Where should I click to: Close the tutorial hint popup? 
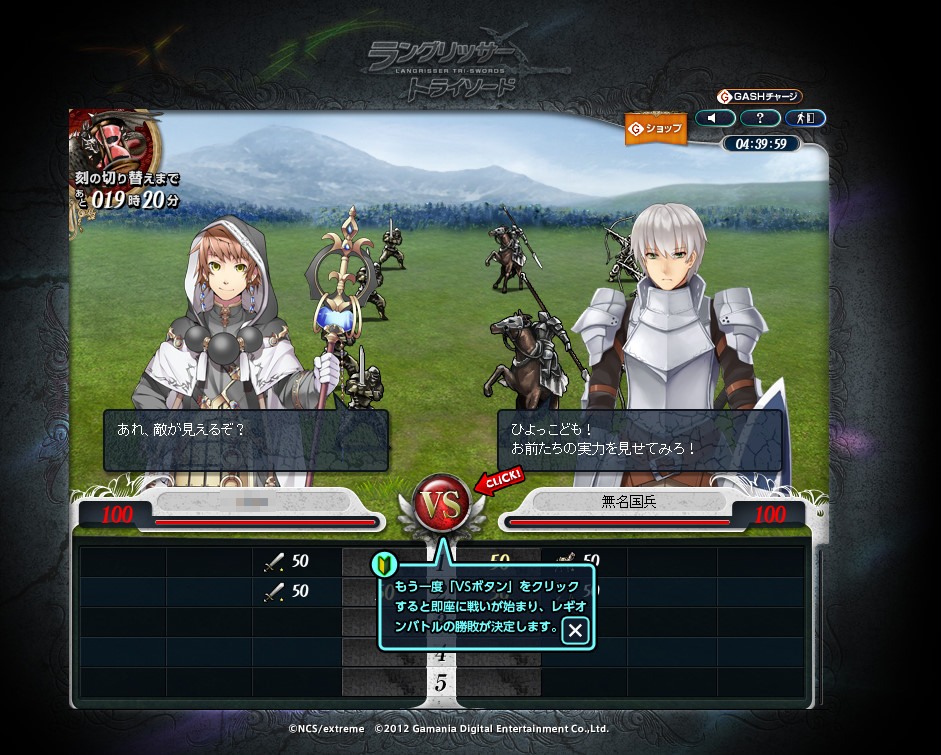click(575, 630)
